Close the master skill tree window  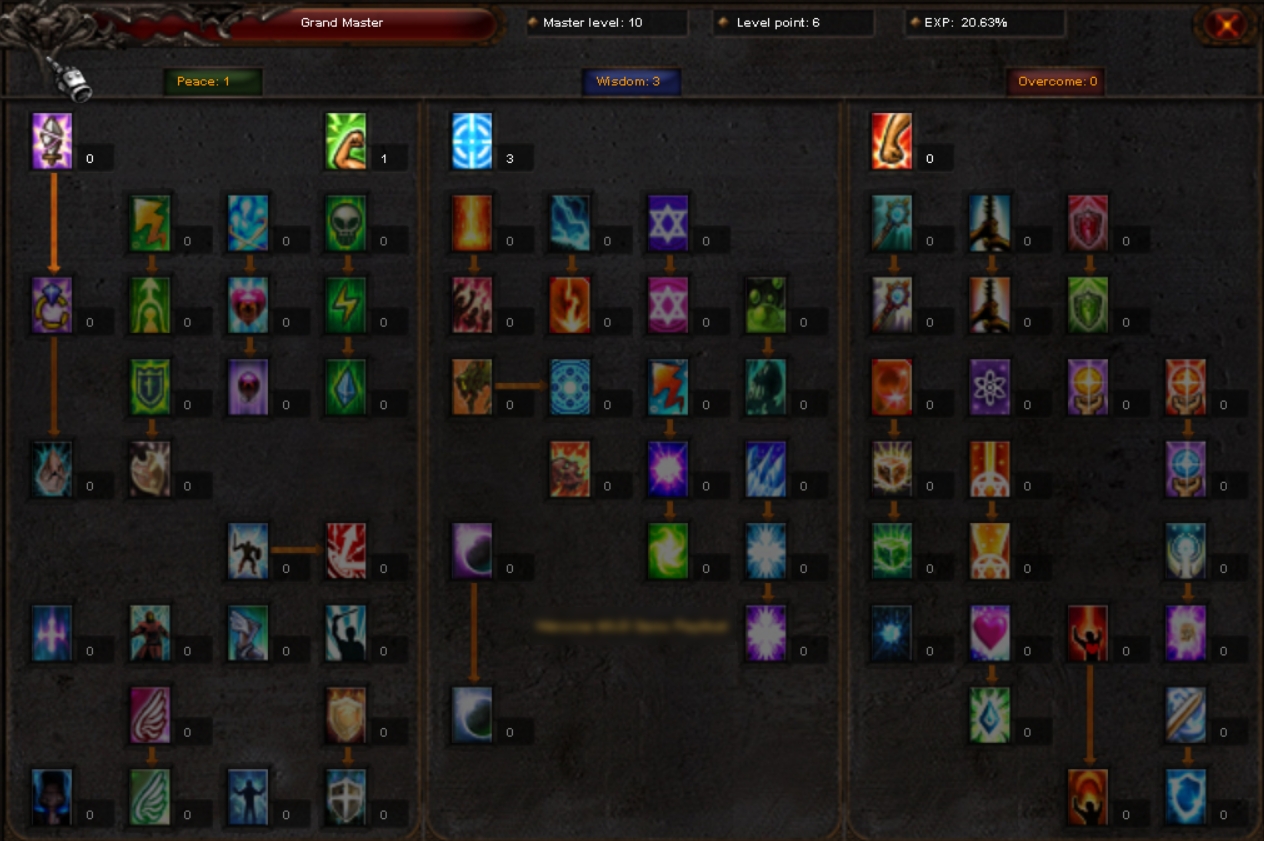[1226, 26]
